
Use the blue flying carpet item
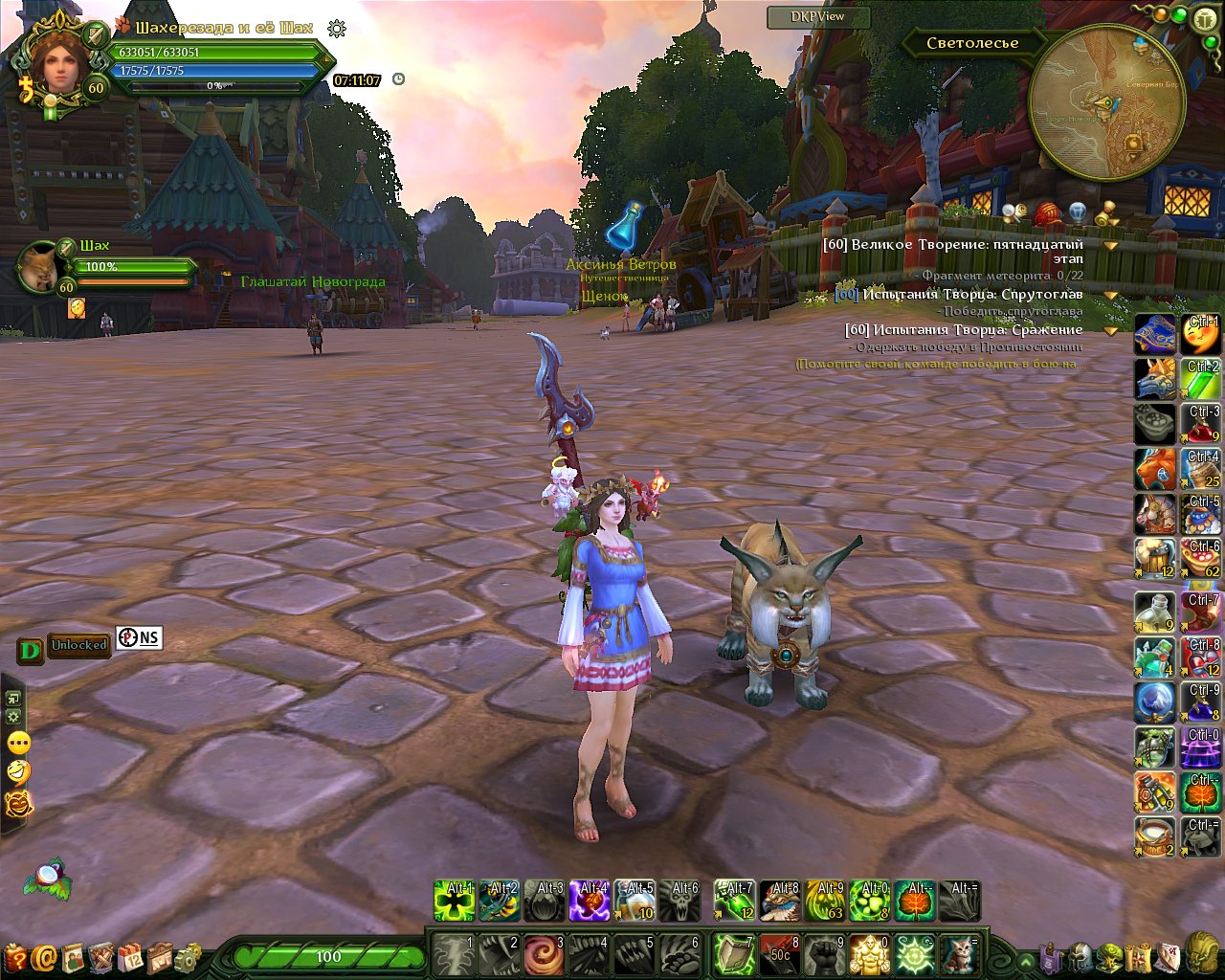1155,335
